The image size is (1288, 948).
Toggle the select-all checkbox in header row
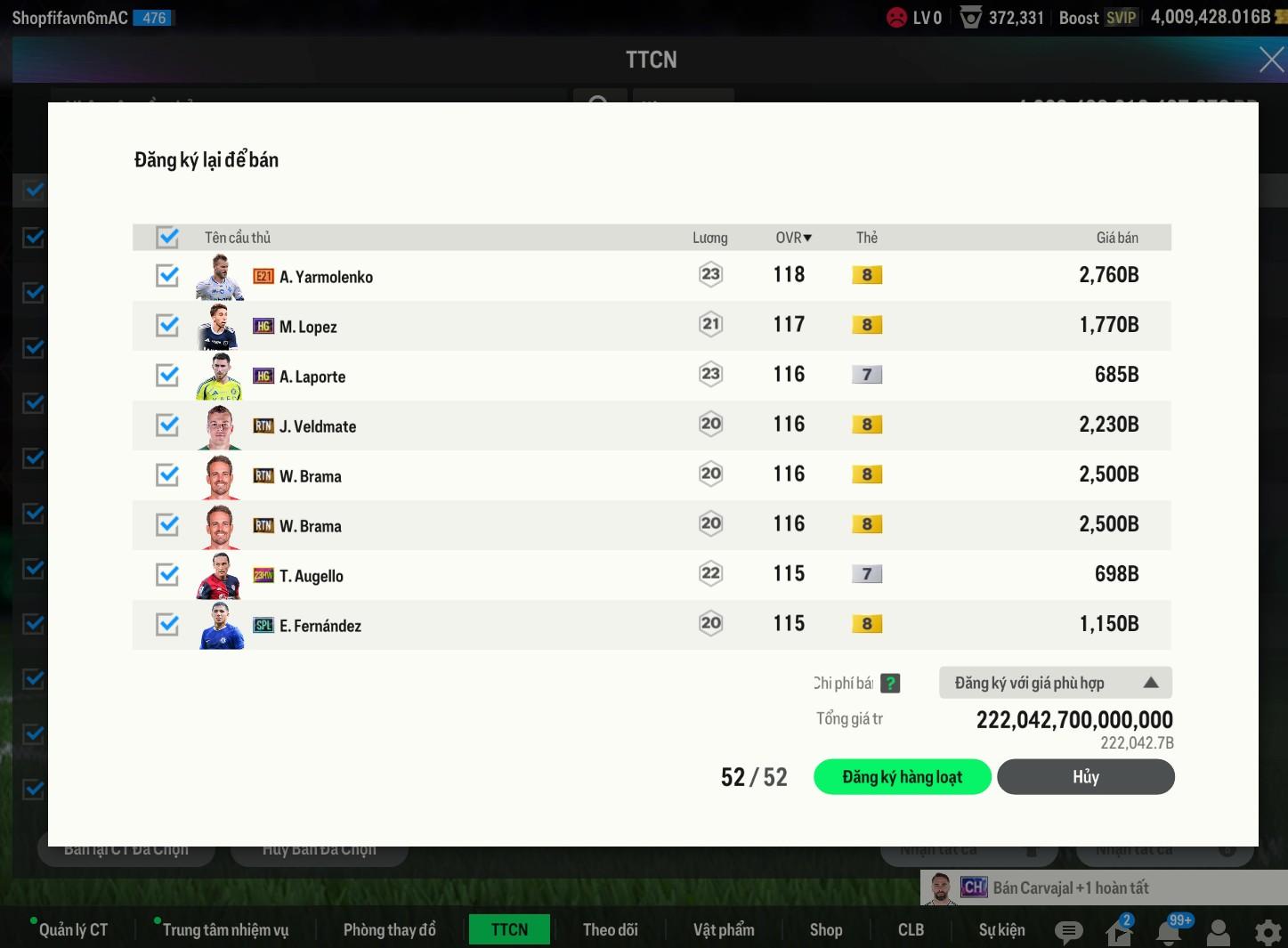point(167,238)
